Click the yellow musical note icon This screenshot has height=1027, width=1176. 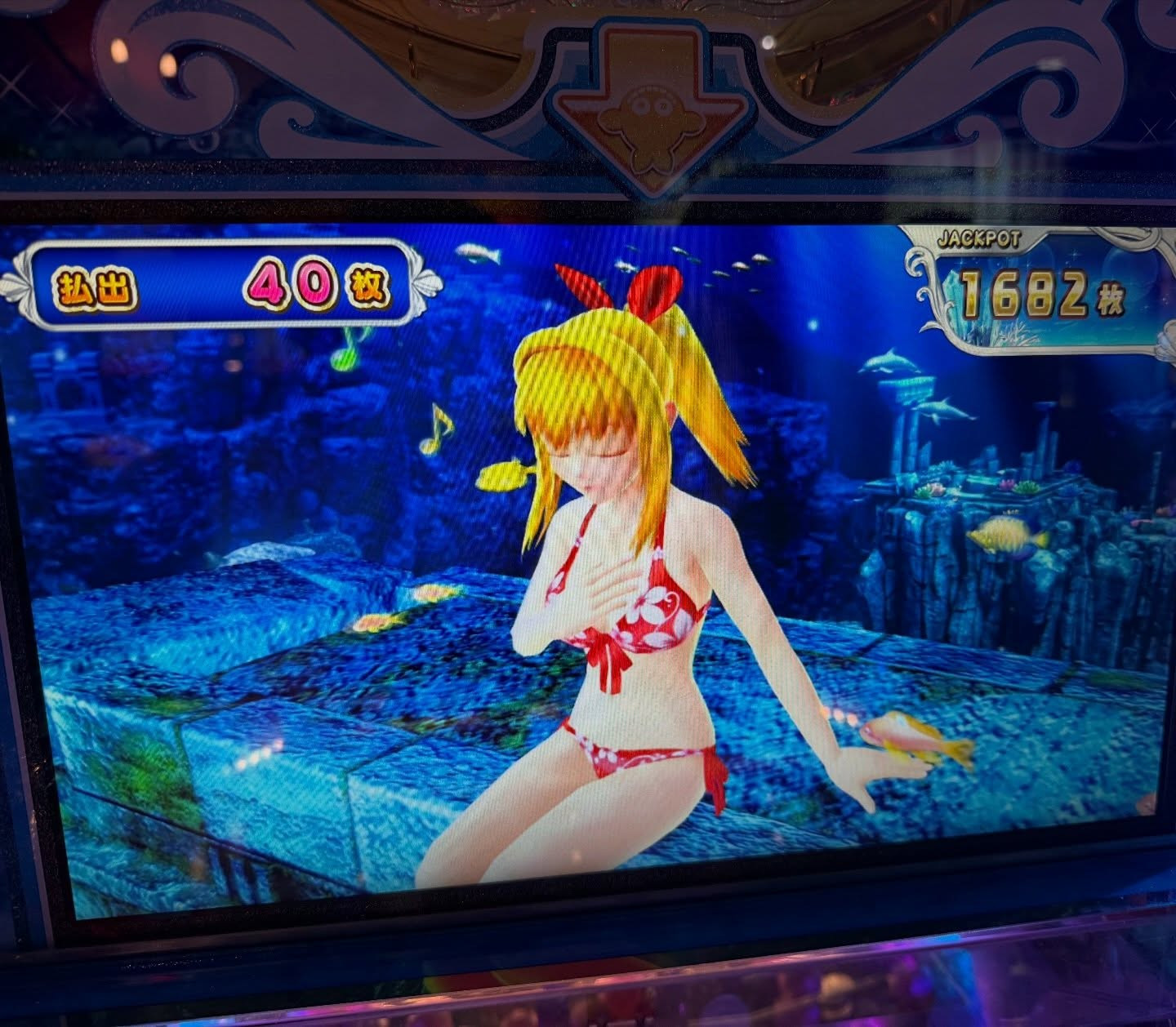(437, 429)
